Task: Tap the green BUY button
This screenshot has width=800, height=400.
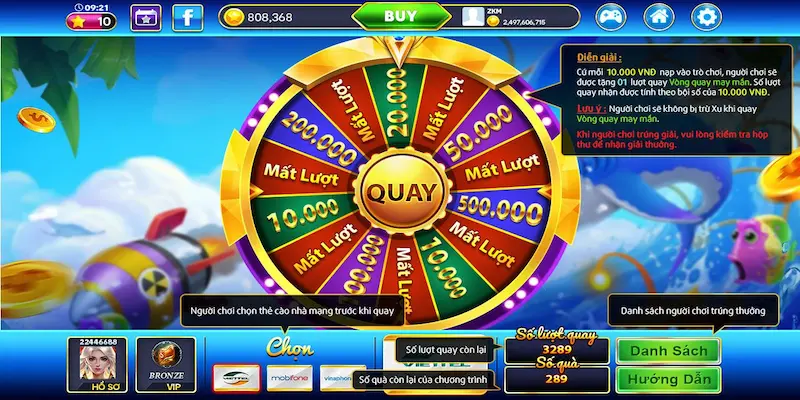Action: tap(400, 16)
